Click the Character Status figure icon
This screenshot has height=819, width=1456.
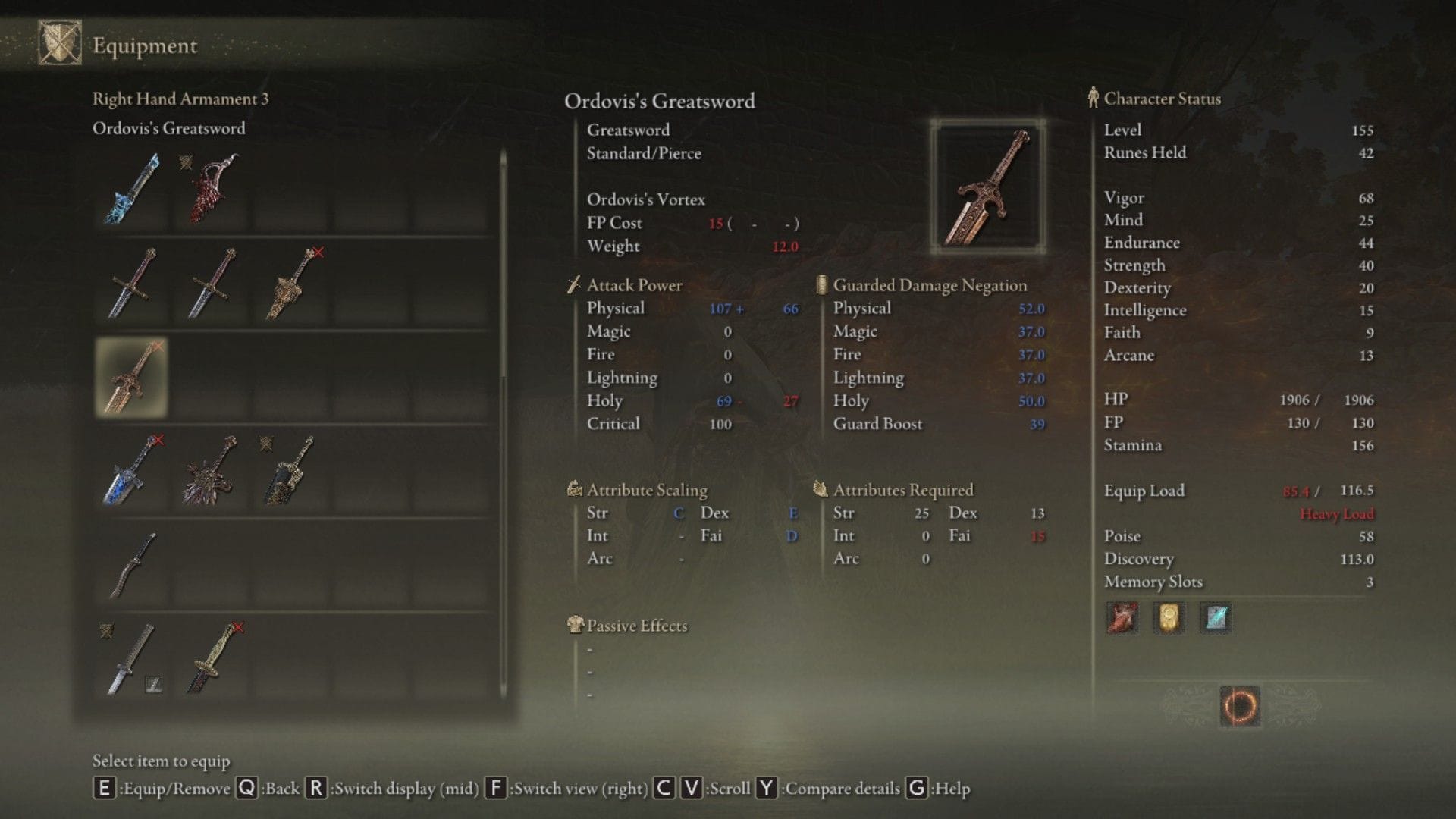(1093, 98)
